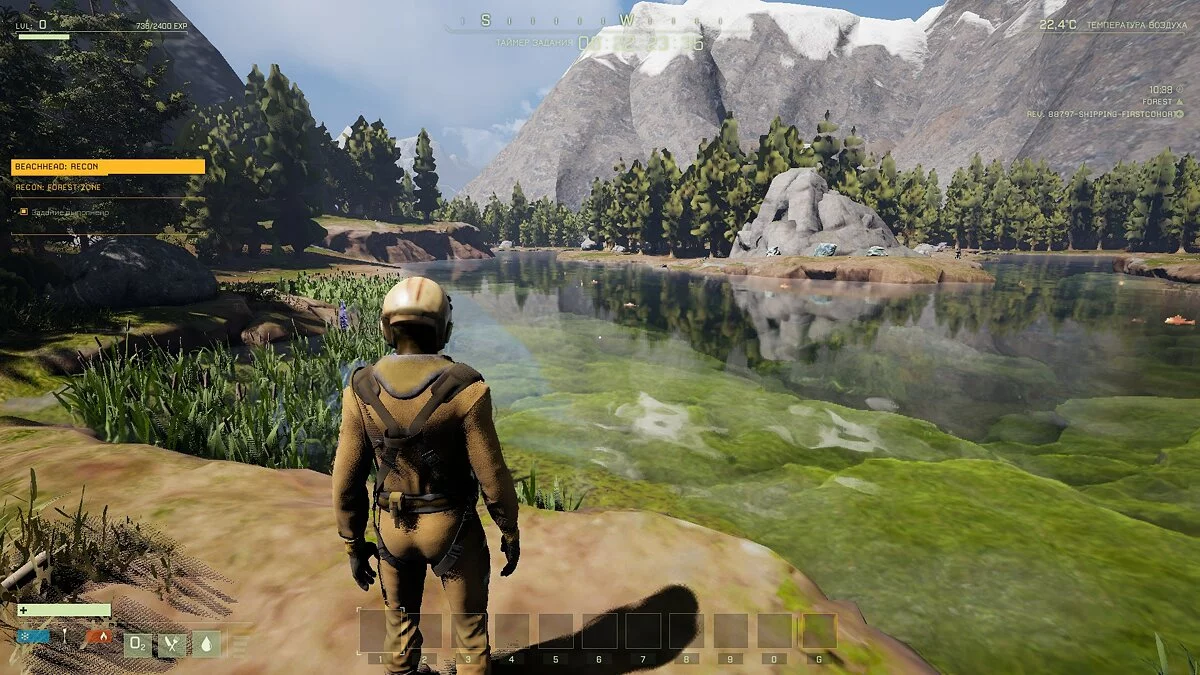This screenshot has width=1200, height=675.
Task: Click the orange flame heat indicator
Action: 98,636
